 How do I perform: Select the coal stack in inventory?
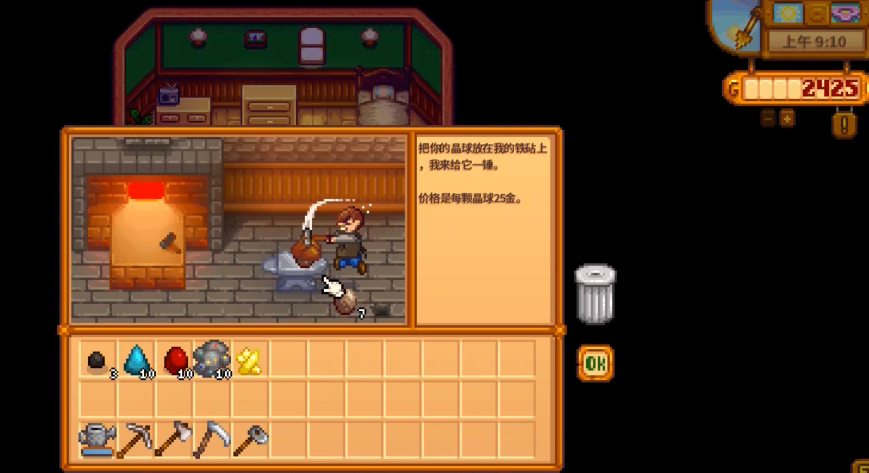tap(97, 359)
